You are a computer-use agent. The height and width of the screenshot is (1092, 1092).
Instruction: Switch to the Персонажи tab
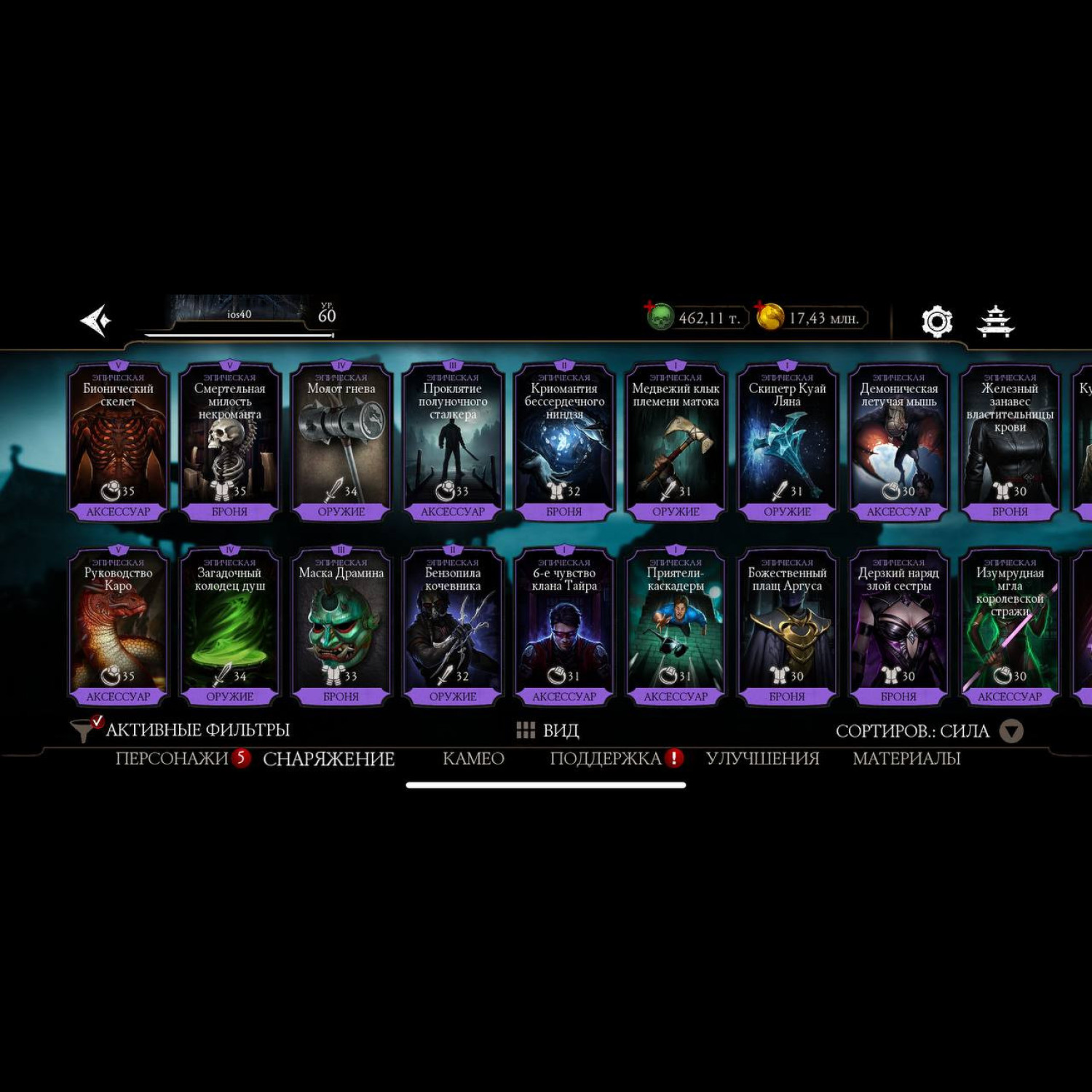point(172,759)
